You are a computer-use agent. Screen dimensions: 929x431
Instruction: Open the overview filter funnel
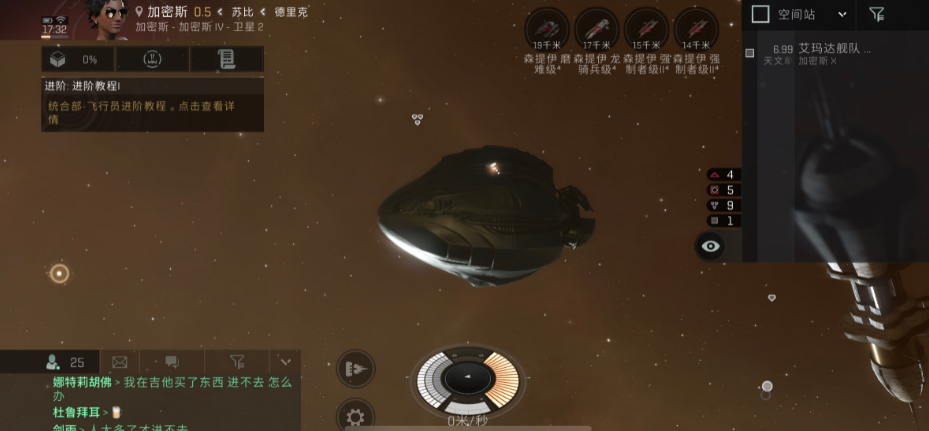click(x=877, y=14)
